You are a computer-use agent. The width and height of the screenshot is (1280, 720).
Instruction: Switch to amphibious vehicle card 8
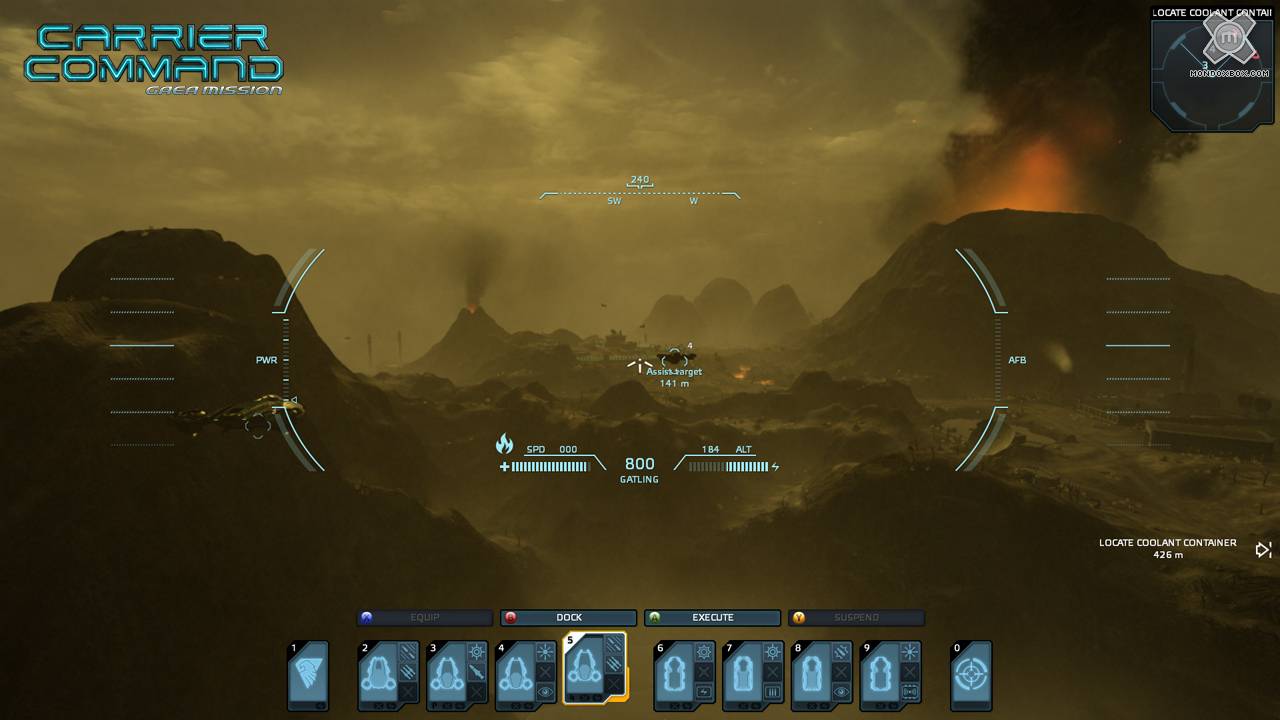822,676
